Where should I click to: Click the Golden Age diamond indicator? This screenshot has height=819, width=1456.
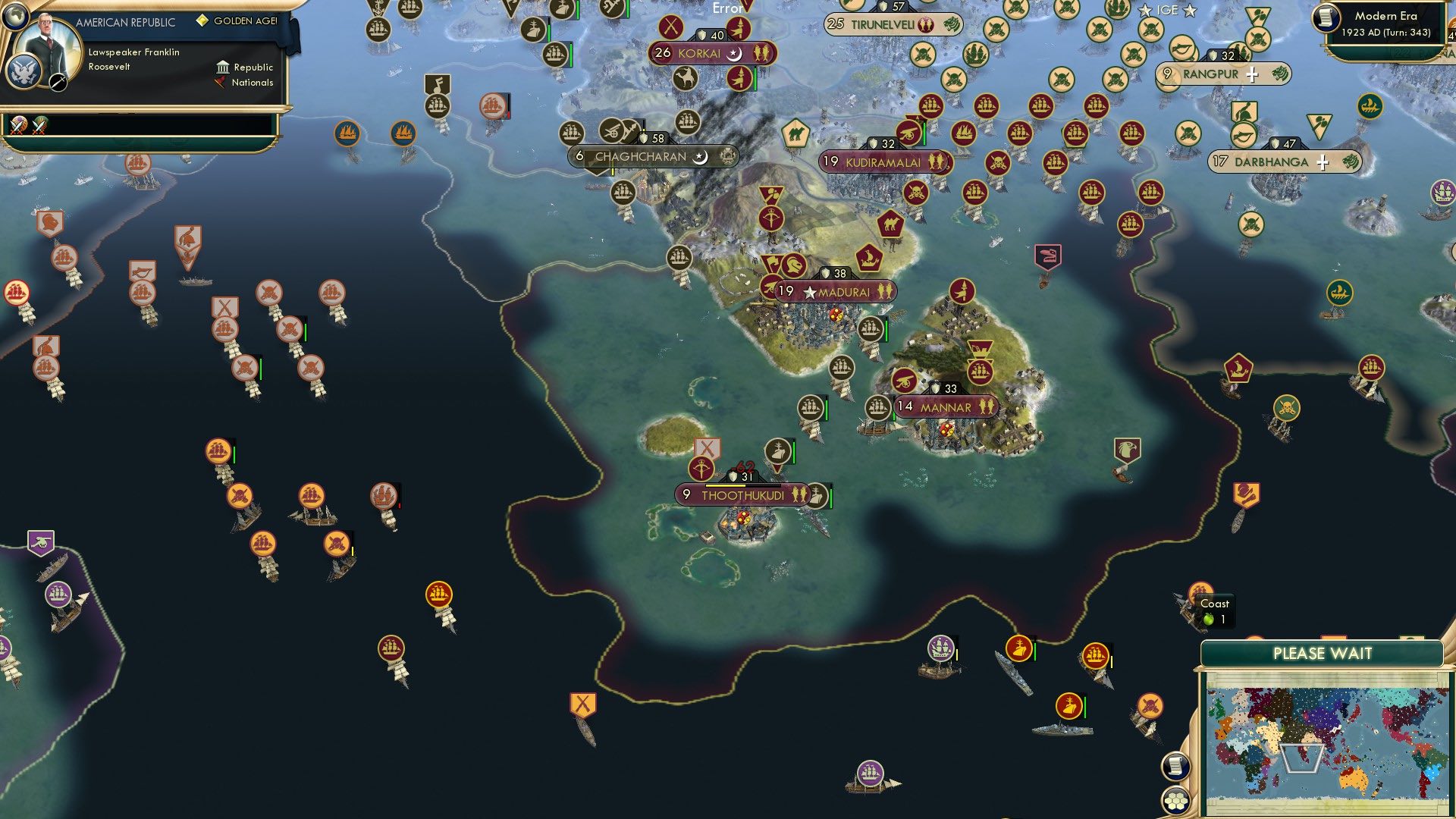coord(202,21)
